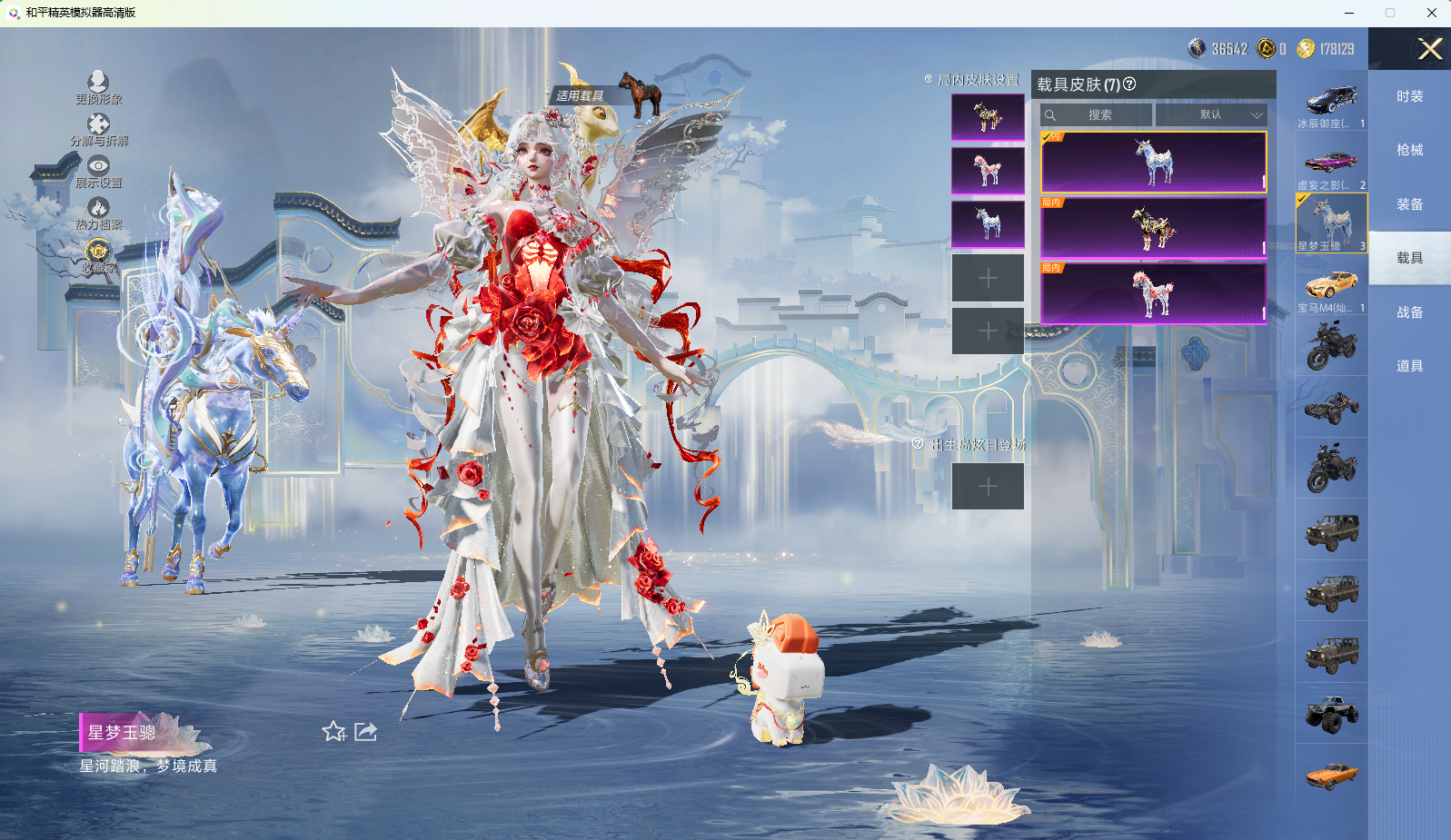The height and width of the screenshot is (840, 1451).
Task: Open the 道具 items tab
Action: point(1409,366)
